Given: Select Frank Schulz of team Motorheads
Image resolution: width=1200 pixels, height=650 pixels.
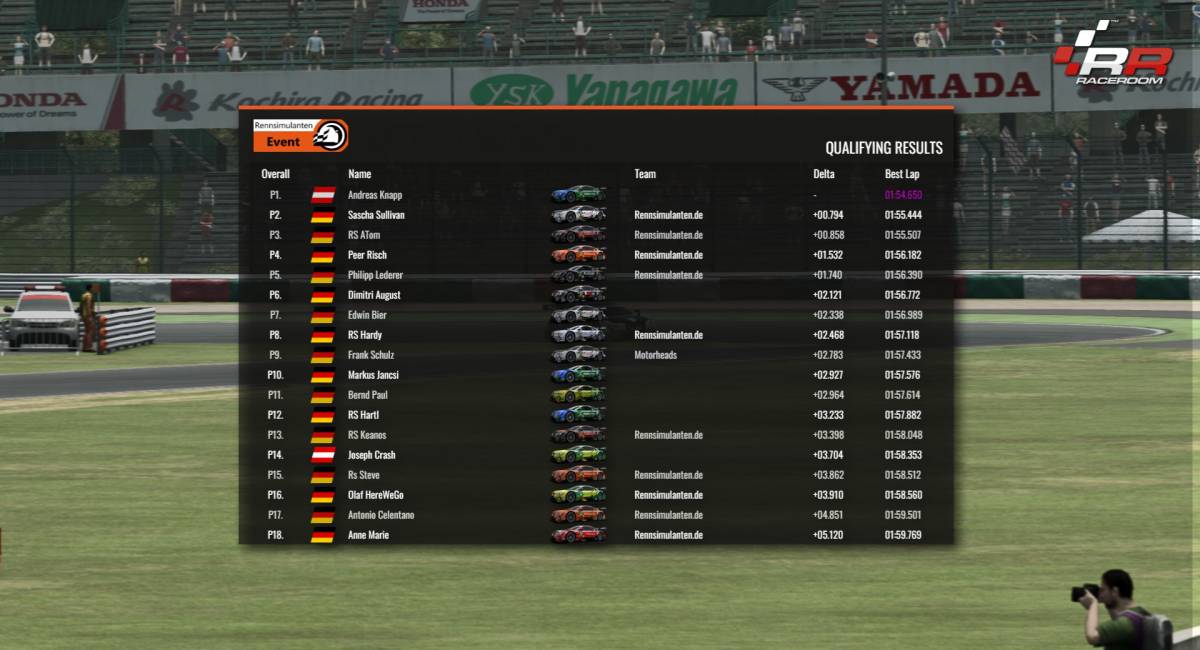Looking at the screenshot, I should [x=371, y=355].
